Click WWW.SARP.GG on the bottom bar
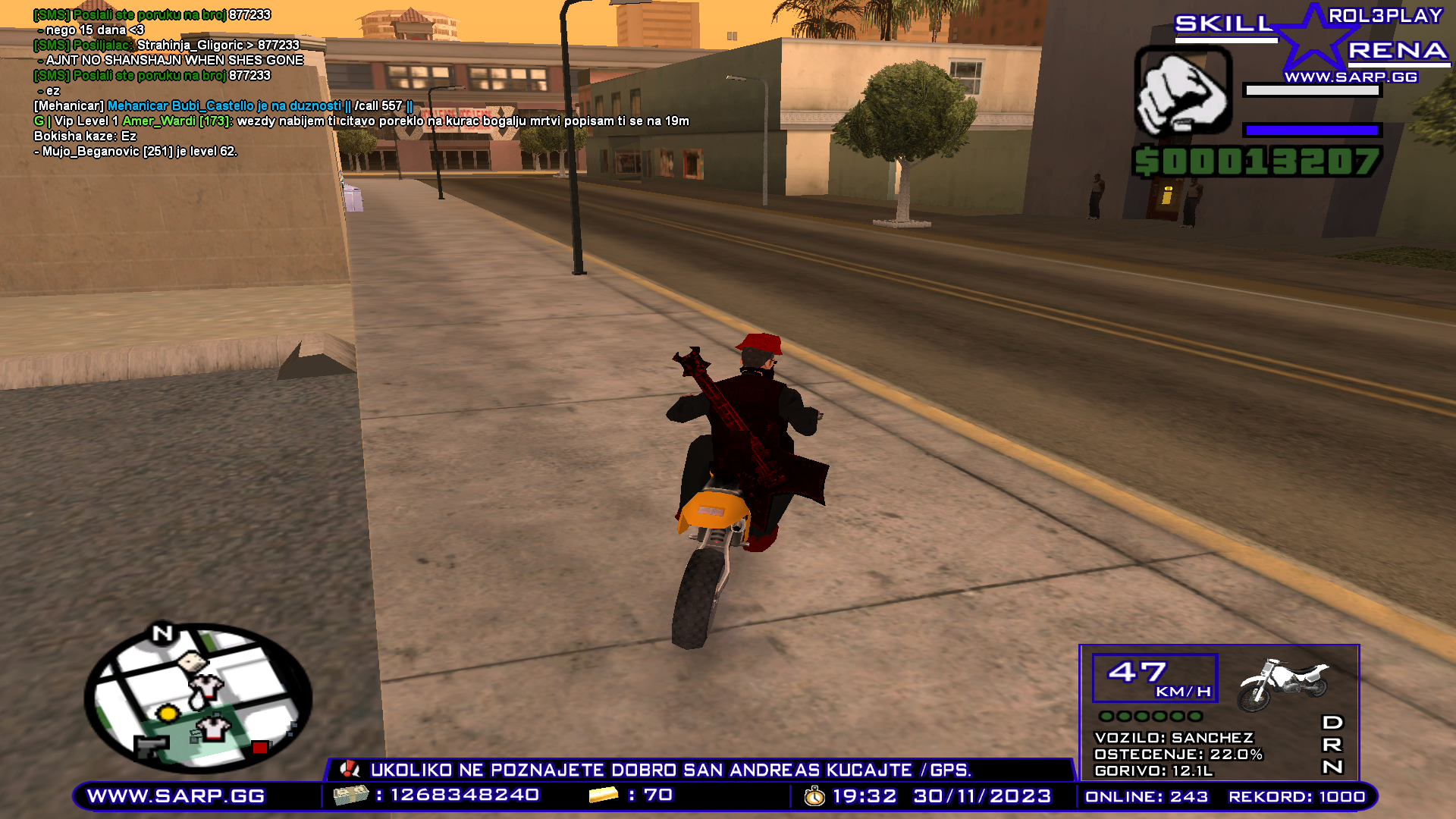Viewport: 1456px width, 819px height. click(x=176, y=797)
